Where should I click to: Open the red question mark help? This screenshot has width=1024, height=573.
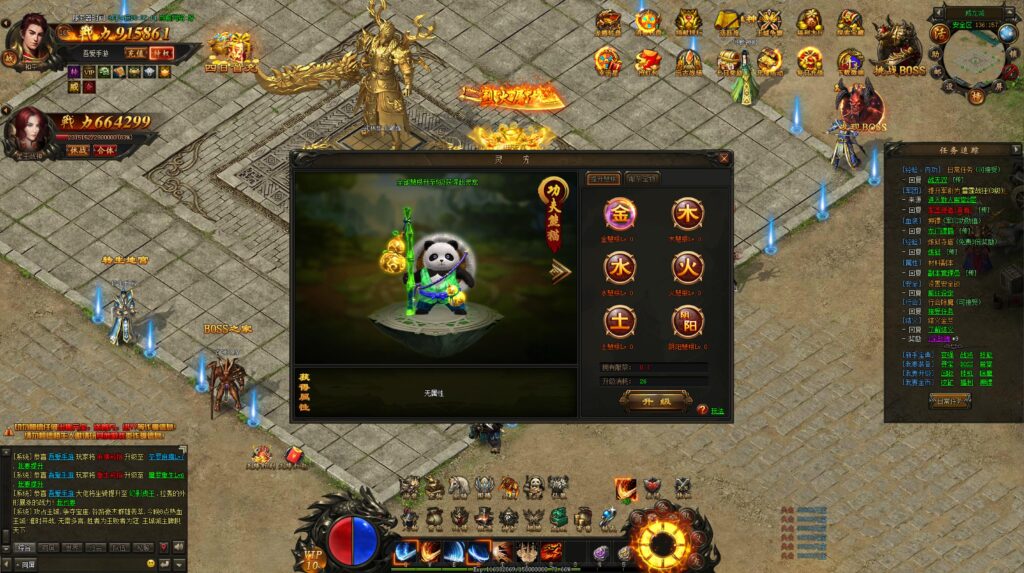pyautogui.click(x=702, y=410)
